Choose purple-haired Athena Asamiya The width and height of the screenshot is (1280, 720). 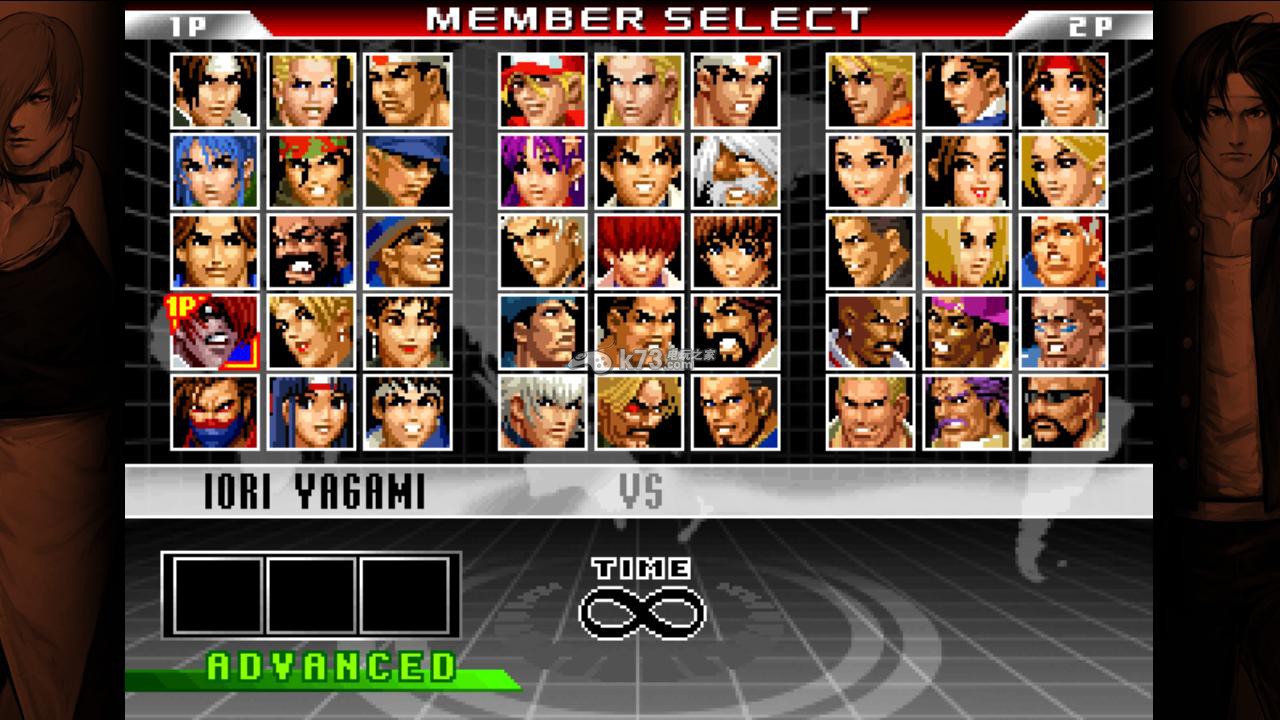pos(542,171)
